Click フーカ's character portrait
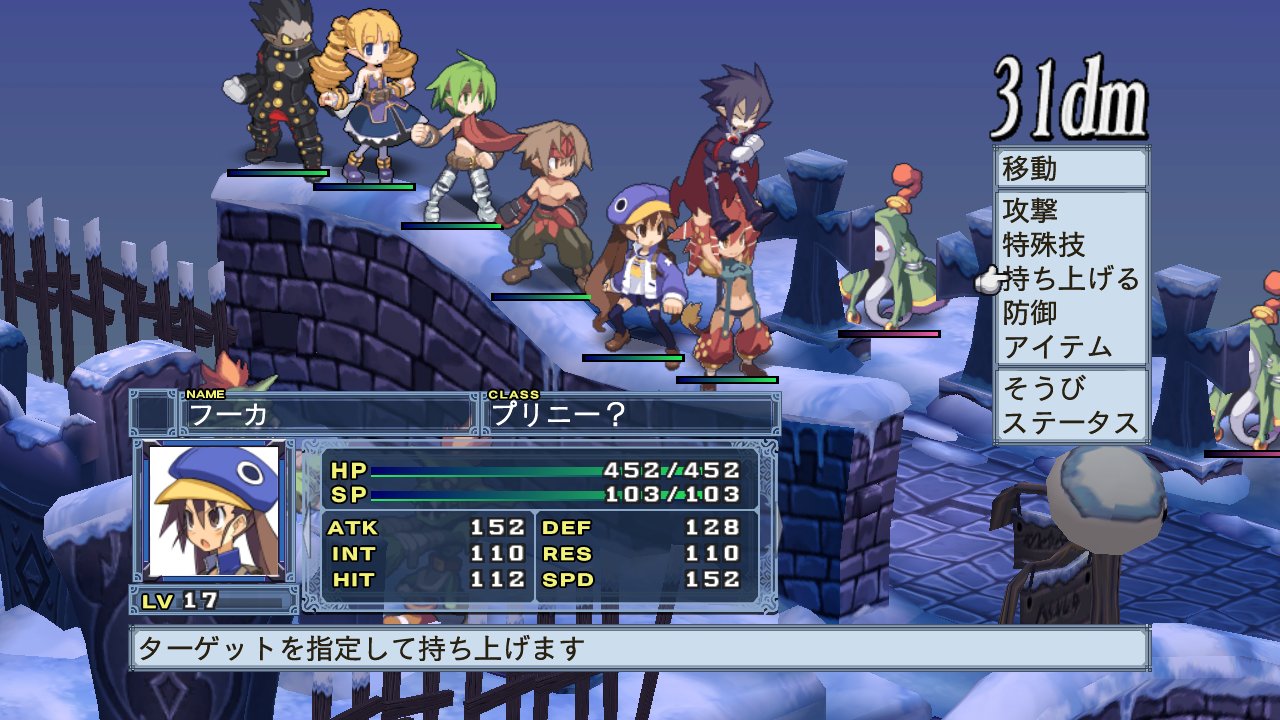Screen dimensions: 1280x720 click(x=213, y=511)
